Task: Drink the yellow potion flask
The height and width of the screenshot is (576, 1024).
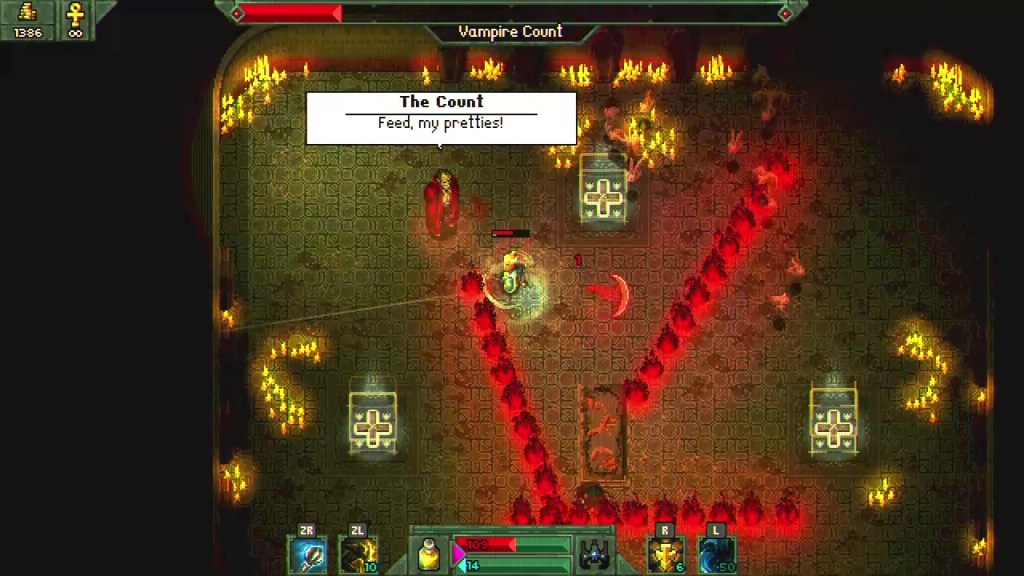Action: point(431,555)
